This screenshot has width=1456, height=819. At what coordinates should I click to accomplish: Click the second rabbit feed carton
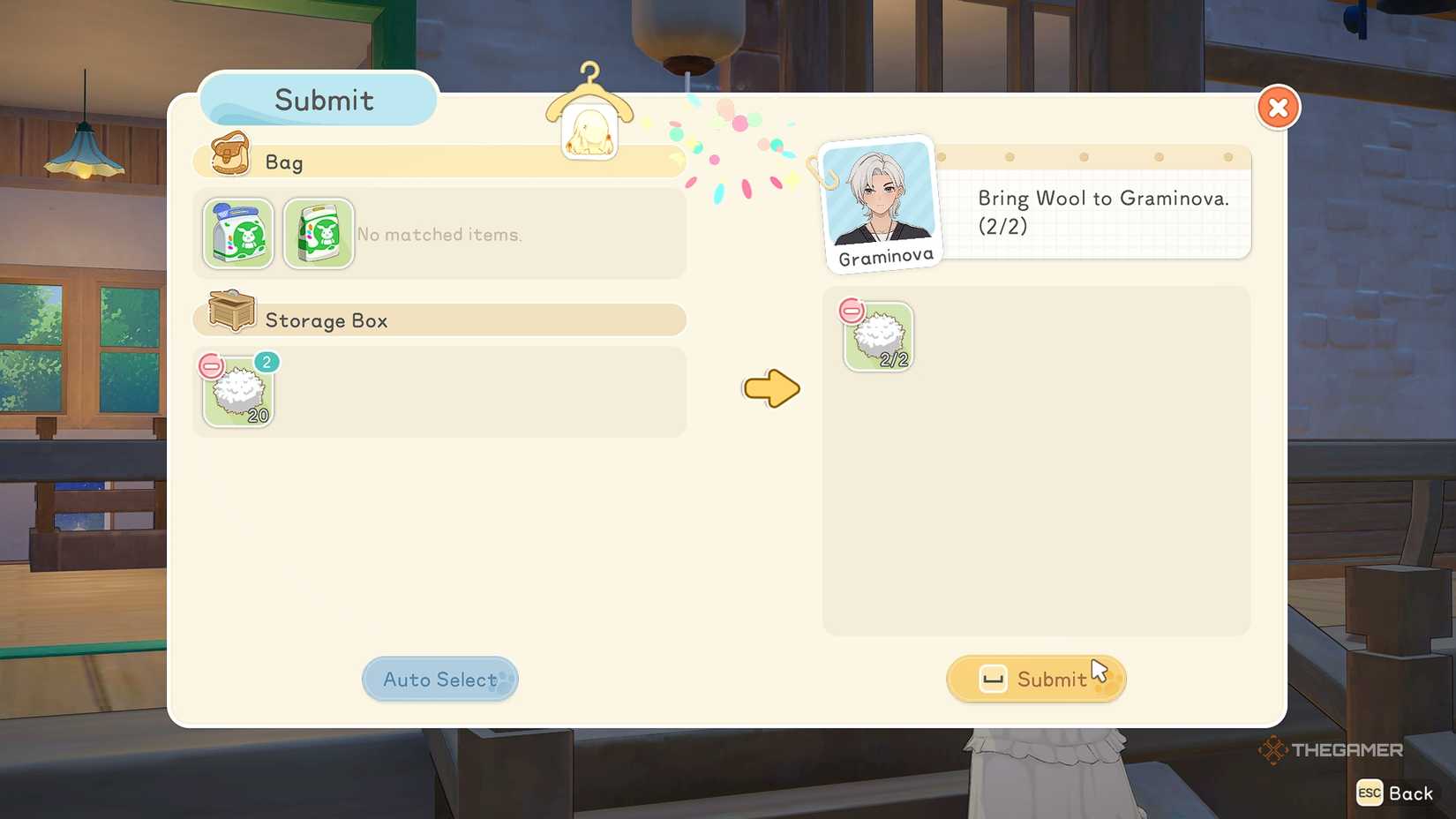(318, 234)
